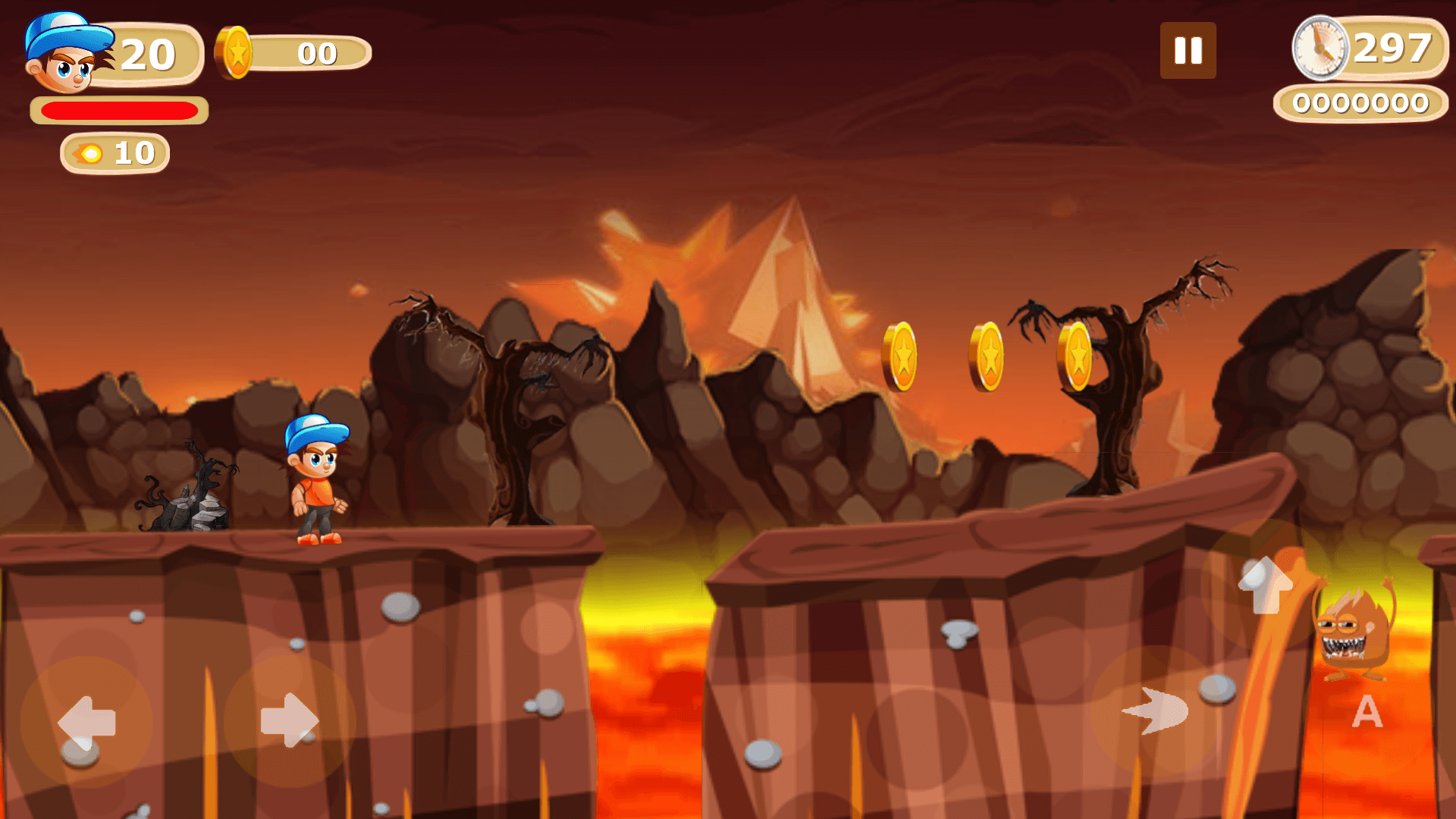The height and width of the screenshot is (819, 1456).
Task: Pause the game with the pause button
Action: [1188, 51]
